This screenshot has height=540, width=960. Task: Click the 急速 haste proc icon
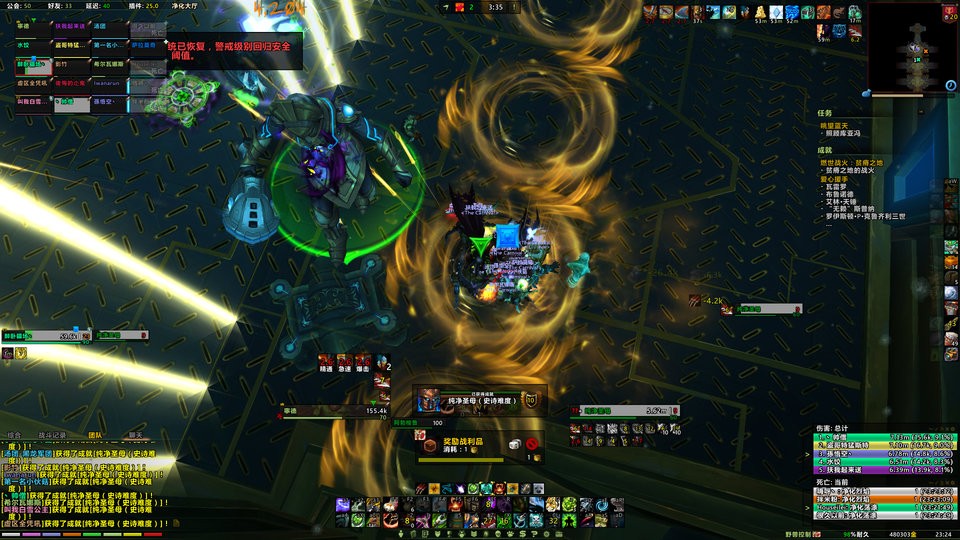[344, 362]
